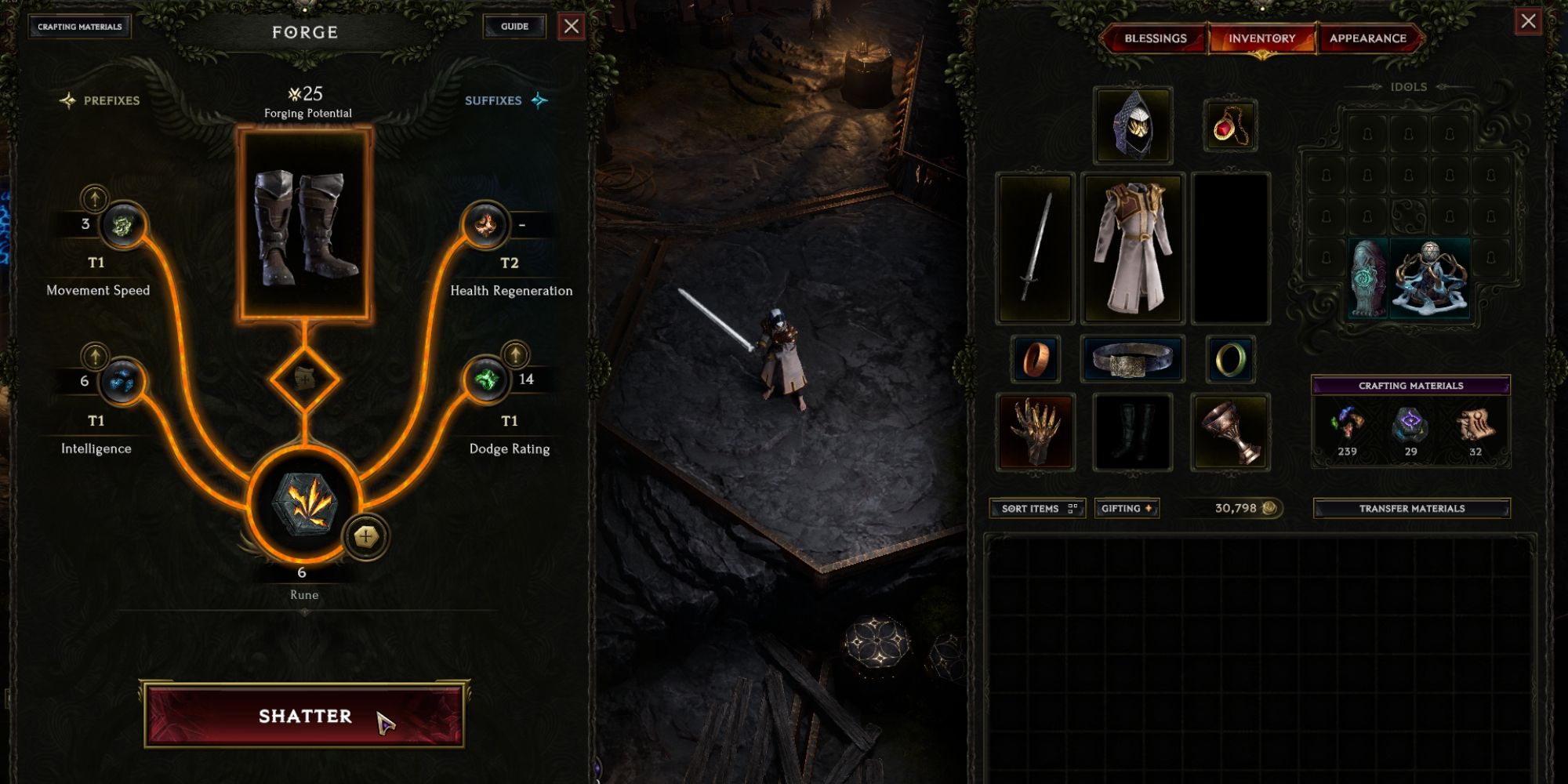Open the Appearance tab

point(1370,37)
